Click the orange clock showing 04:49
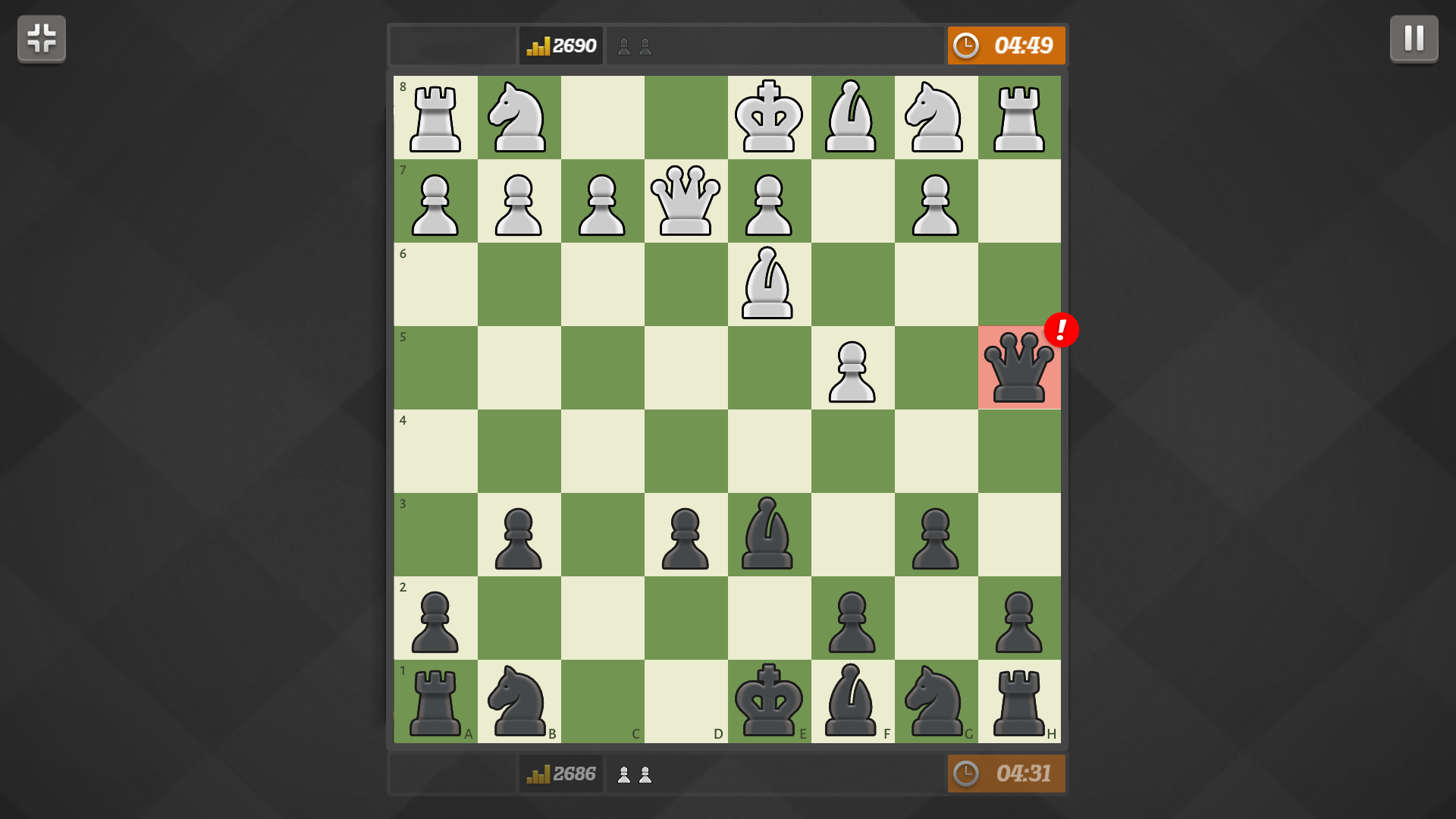This screenshot has width=1456, height=819. [x=1006, y=45]
